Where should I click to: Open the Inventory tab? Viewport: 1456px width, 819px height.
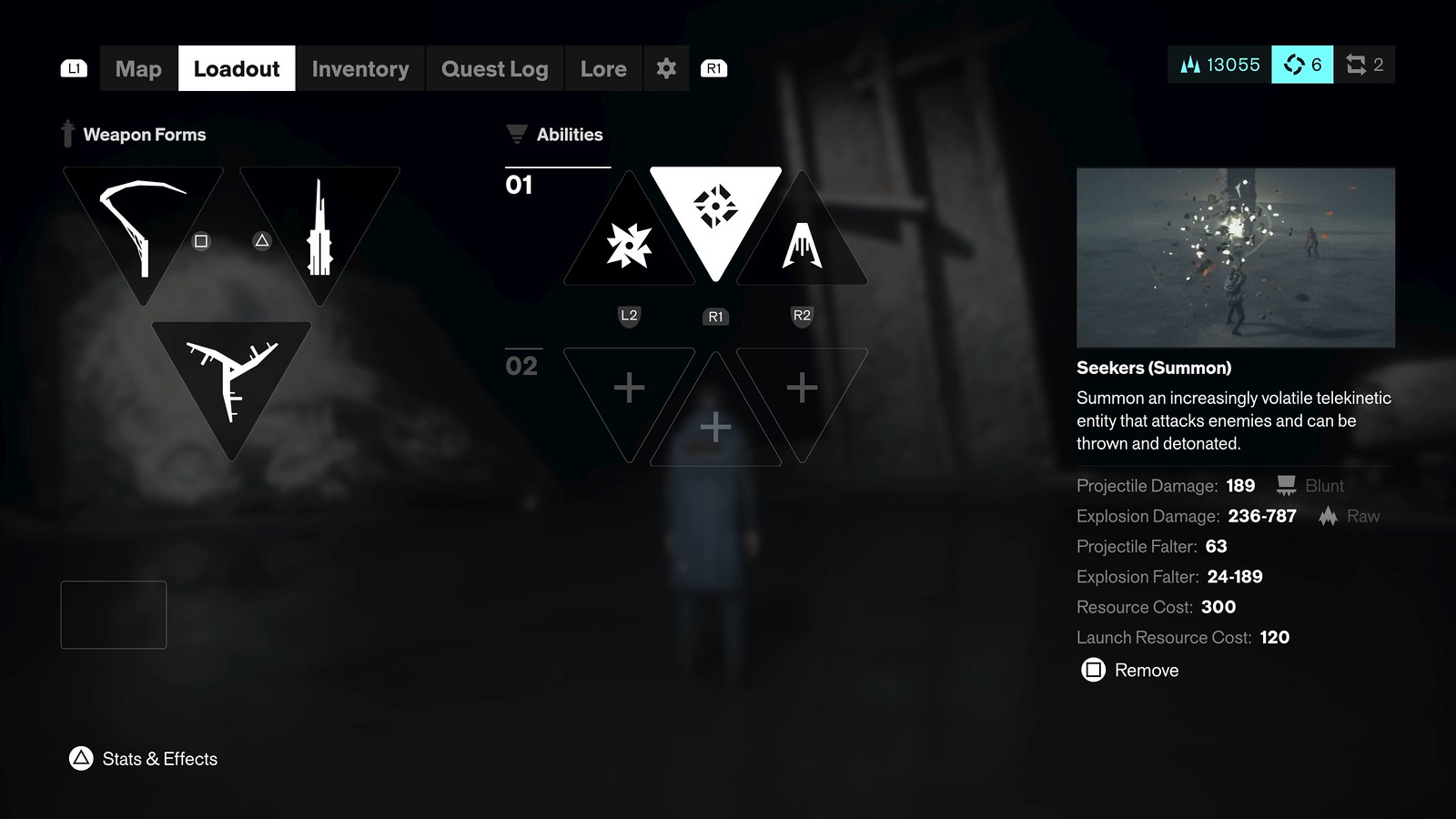click(x=360, y=68)
